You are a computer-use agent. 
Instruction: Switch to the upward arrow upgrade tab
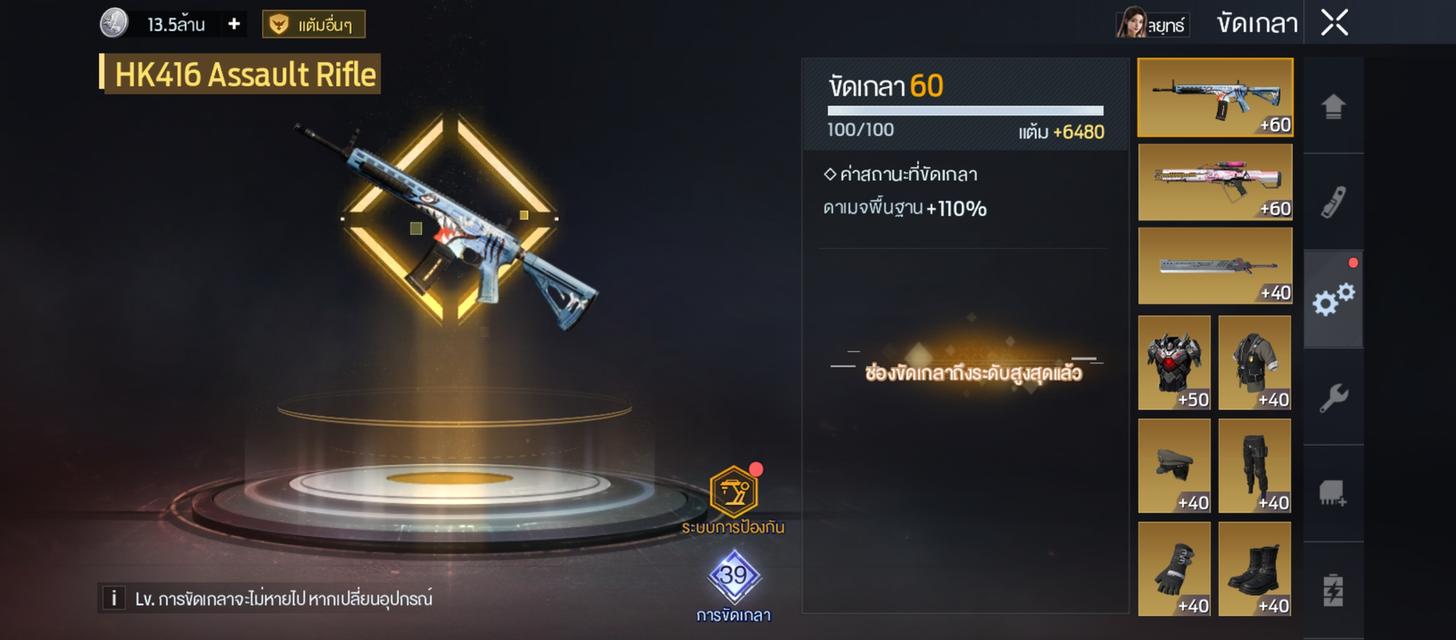point(1333,107)
